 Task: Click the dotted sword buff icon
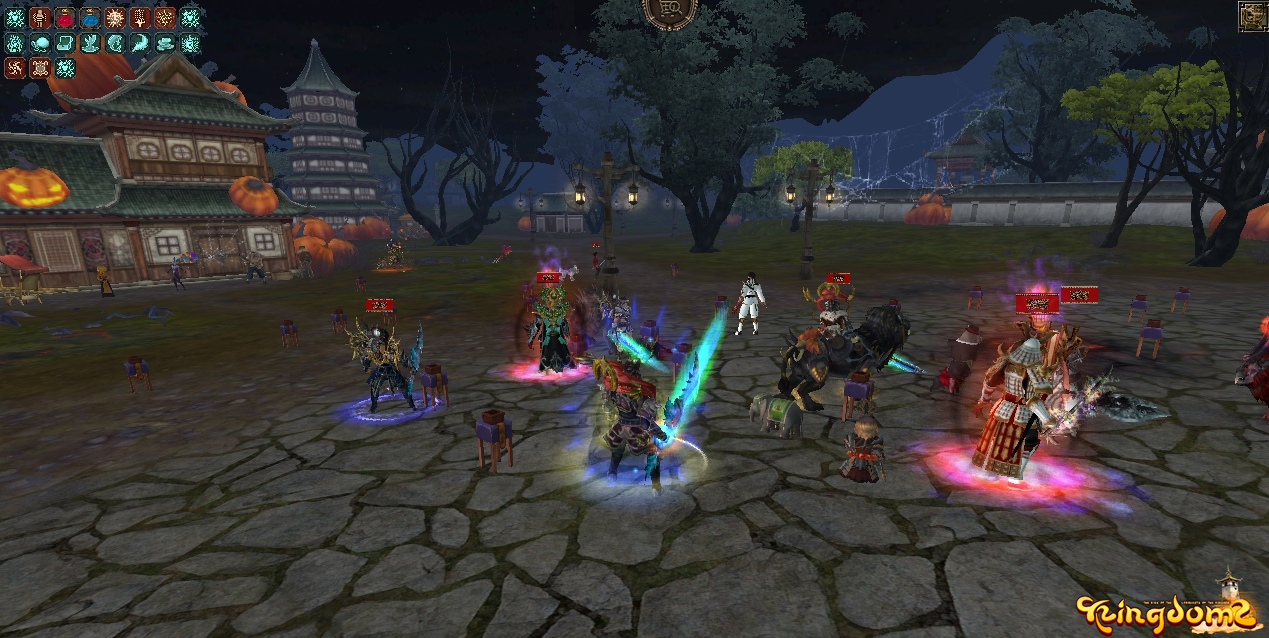140,18
